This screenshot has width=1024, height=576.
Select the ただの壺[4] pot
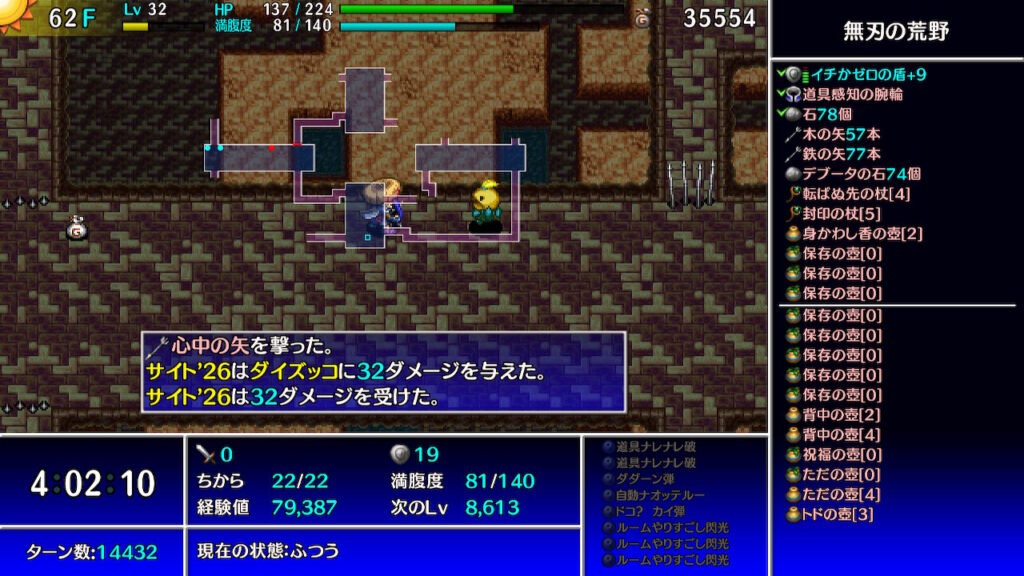pyautogui.click(x=841, y=495)
